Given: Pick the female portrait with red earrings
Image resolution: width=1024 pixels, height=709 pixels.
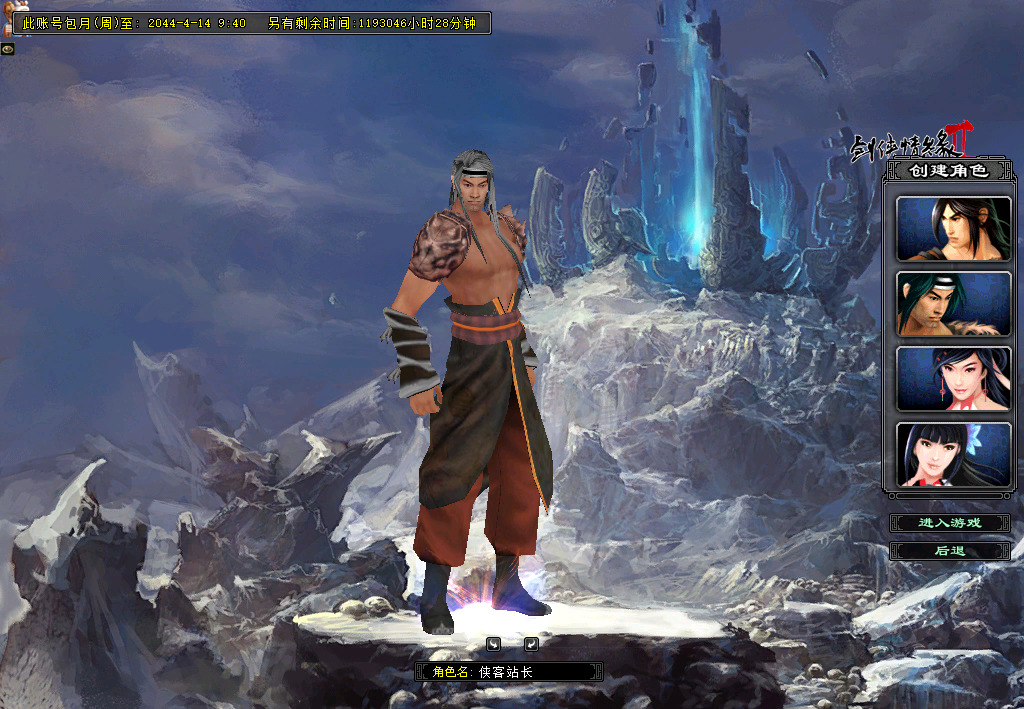Looking at the screenshot, I should pyautogui.click(x=953, y=379).
